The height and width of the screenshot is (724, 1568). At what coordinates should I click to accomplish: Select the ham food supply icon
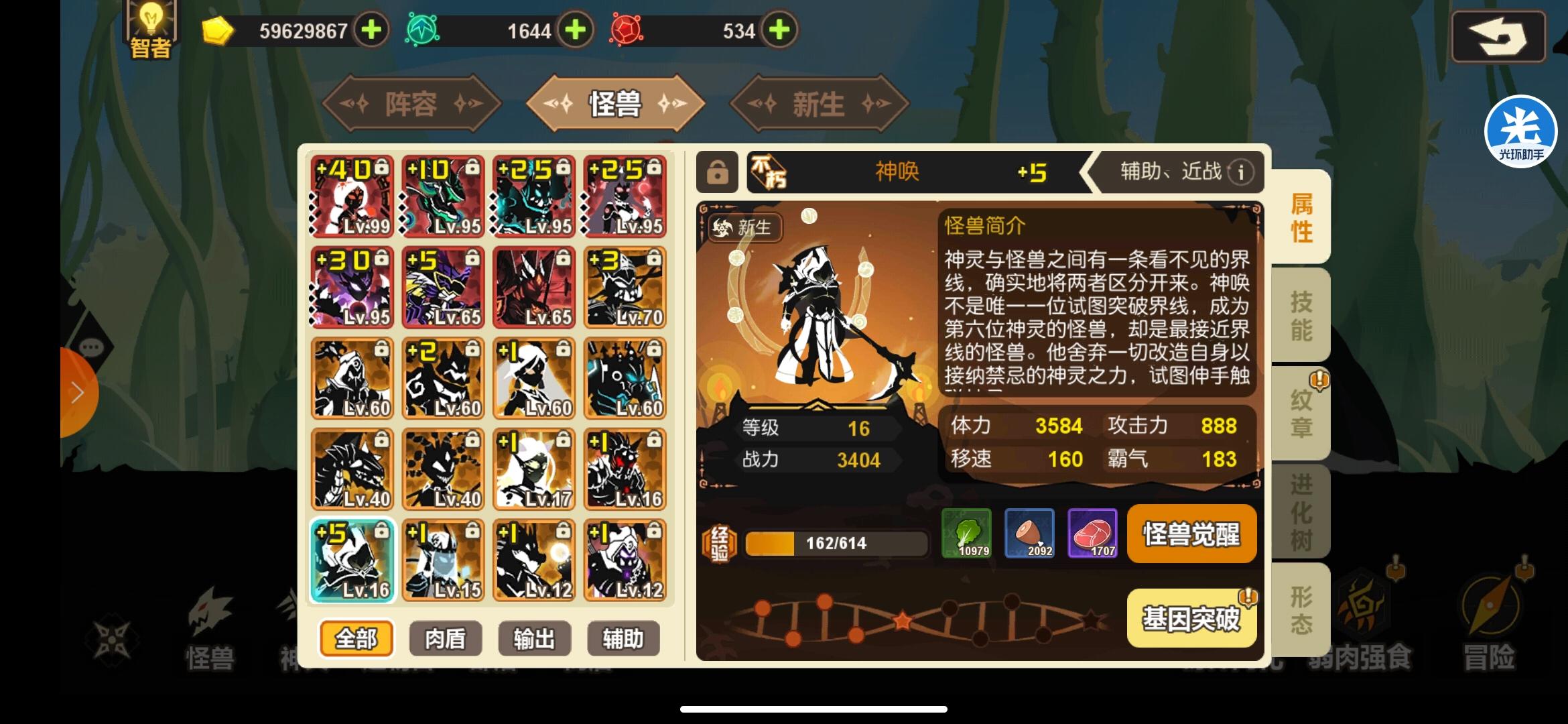(x=1030, y=533)
